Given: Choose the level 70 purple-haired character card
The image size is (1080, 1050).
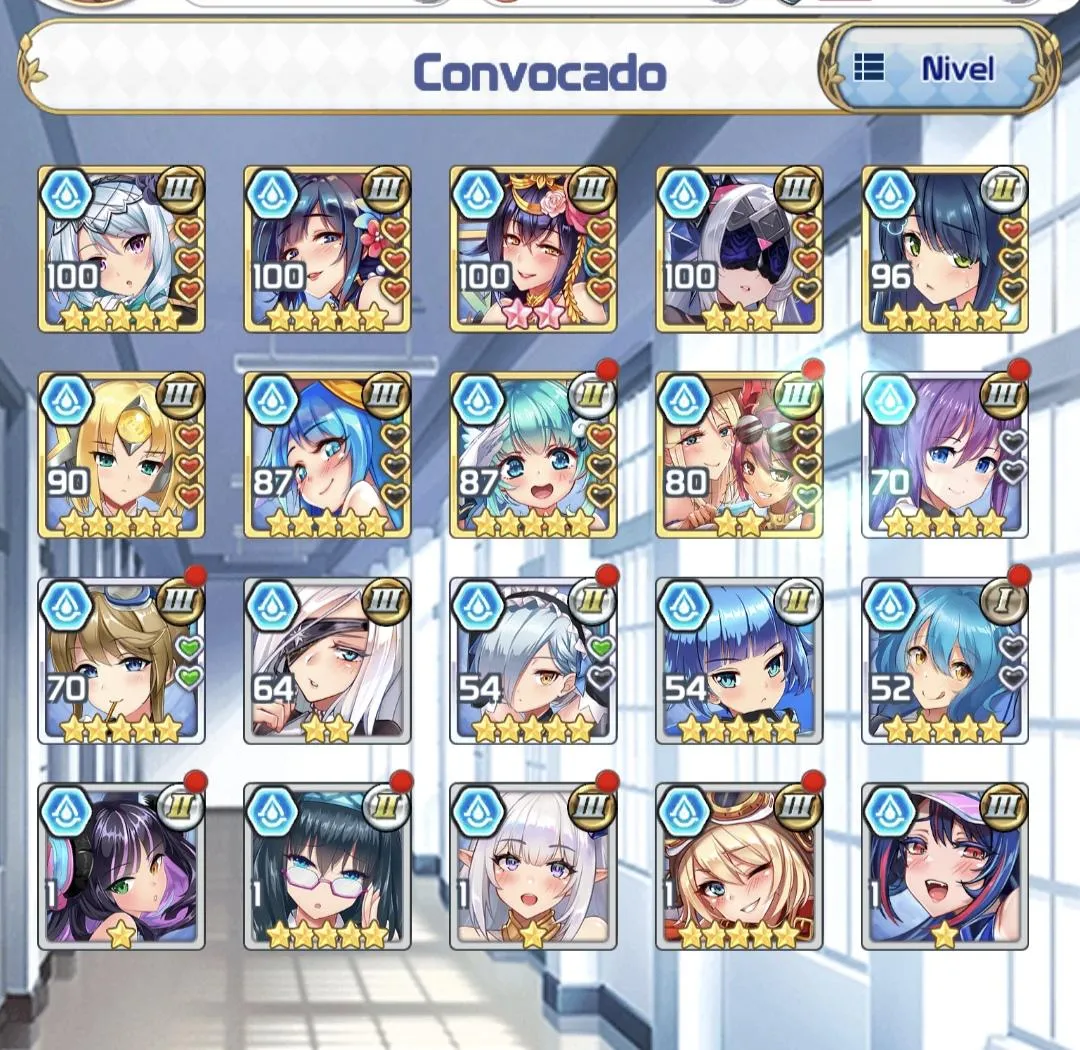Looking at the screenshot, I should [x=945, y=455].
